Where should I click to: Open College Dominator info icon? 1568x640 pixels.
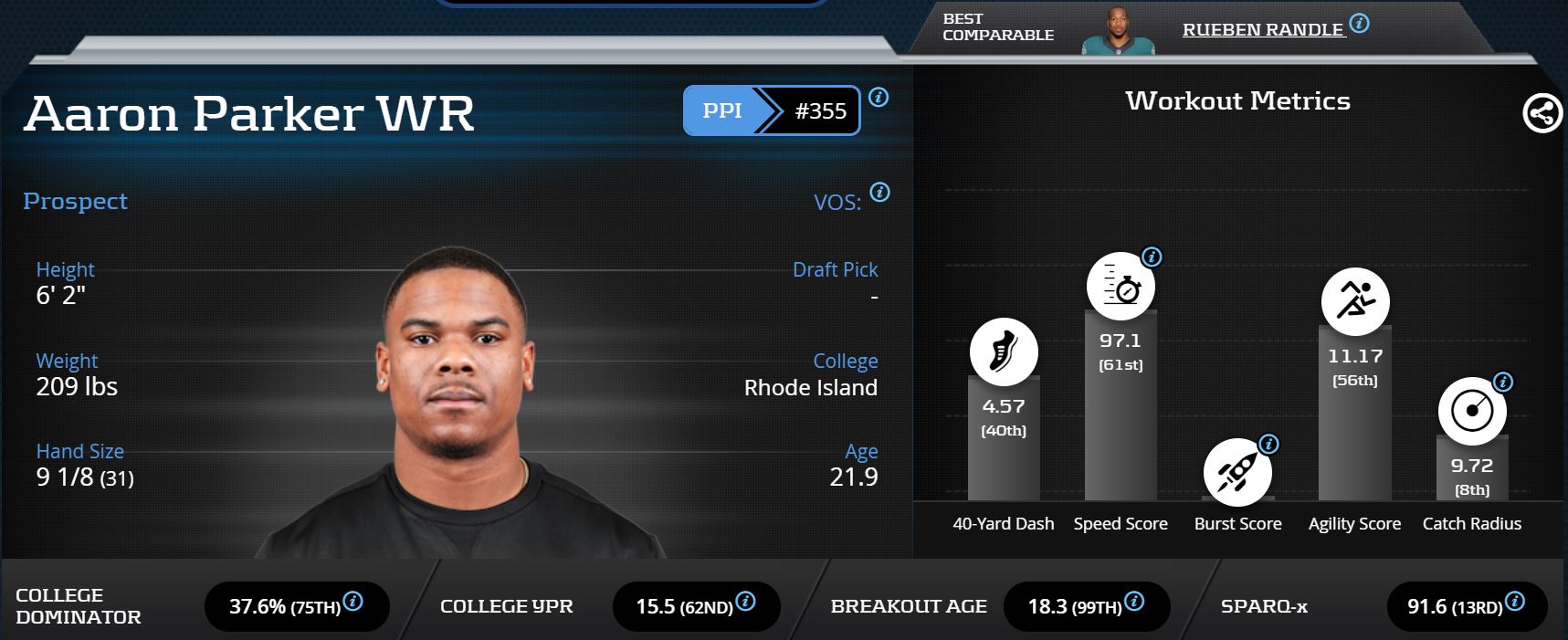tap(353, 602)
